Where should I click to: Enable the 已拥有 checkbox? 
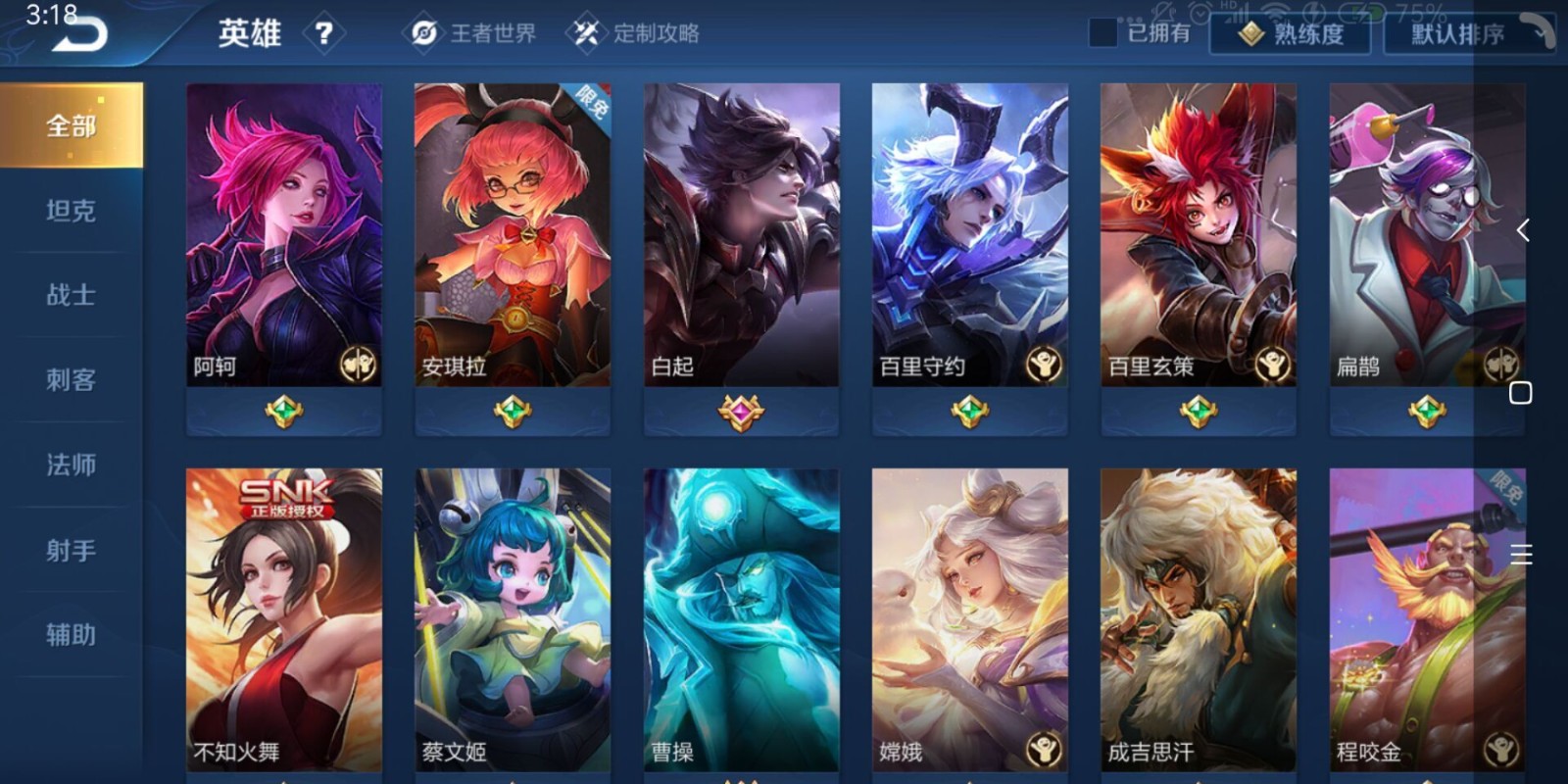point(1104,32)
